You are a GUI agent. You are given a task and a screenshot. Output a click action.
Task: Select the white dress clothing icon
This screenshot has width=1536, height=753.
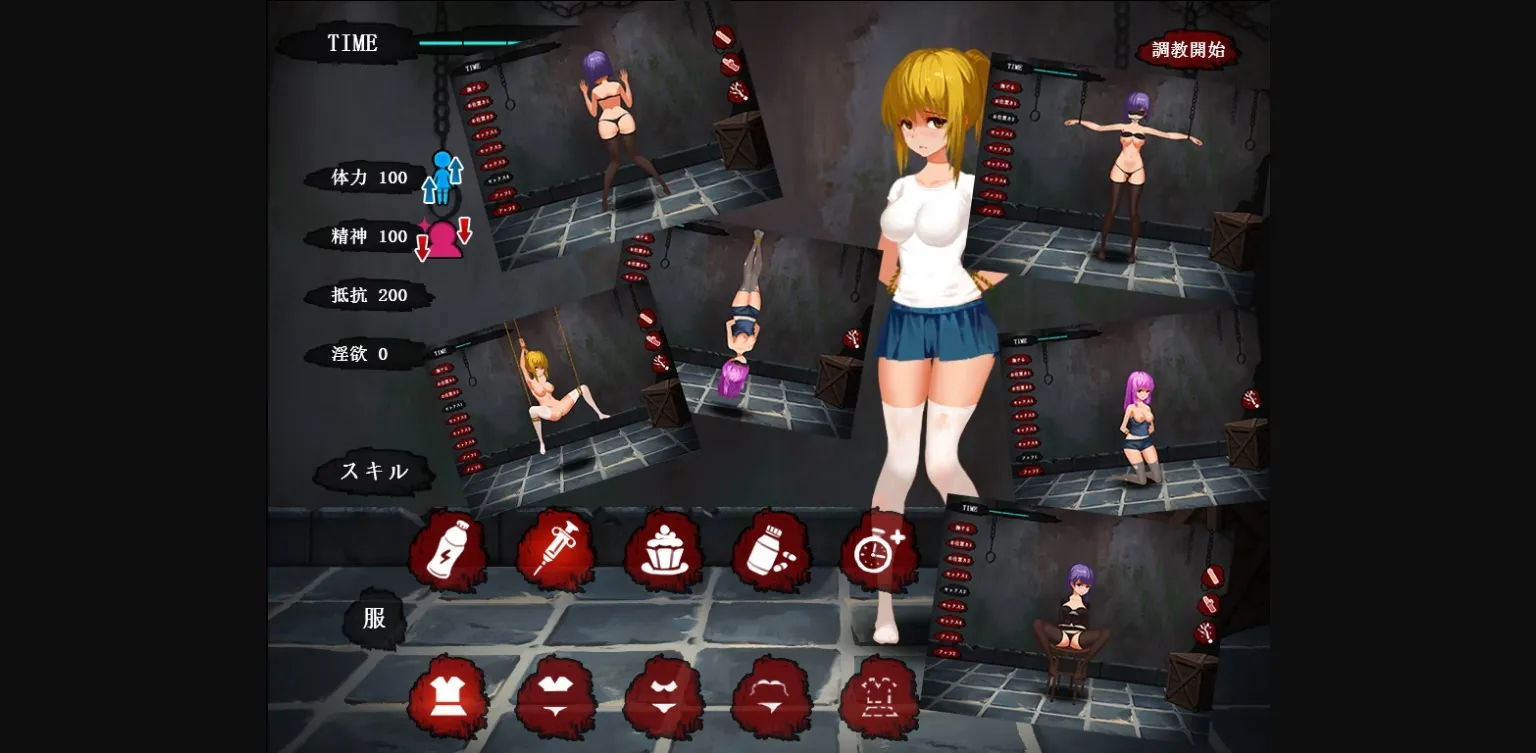point(449,697)
